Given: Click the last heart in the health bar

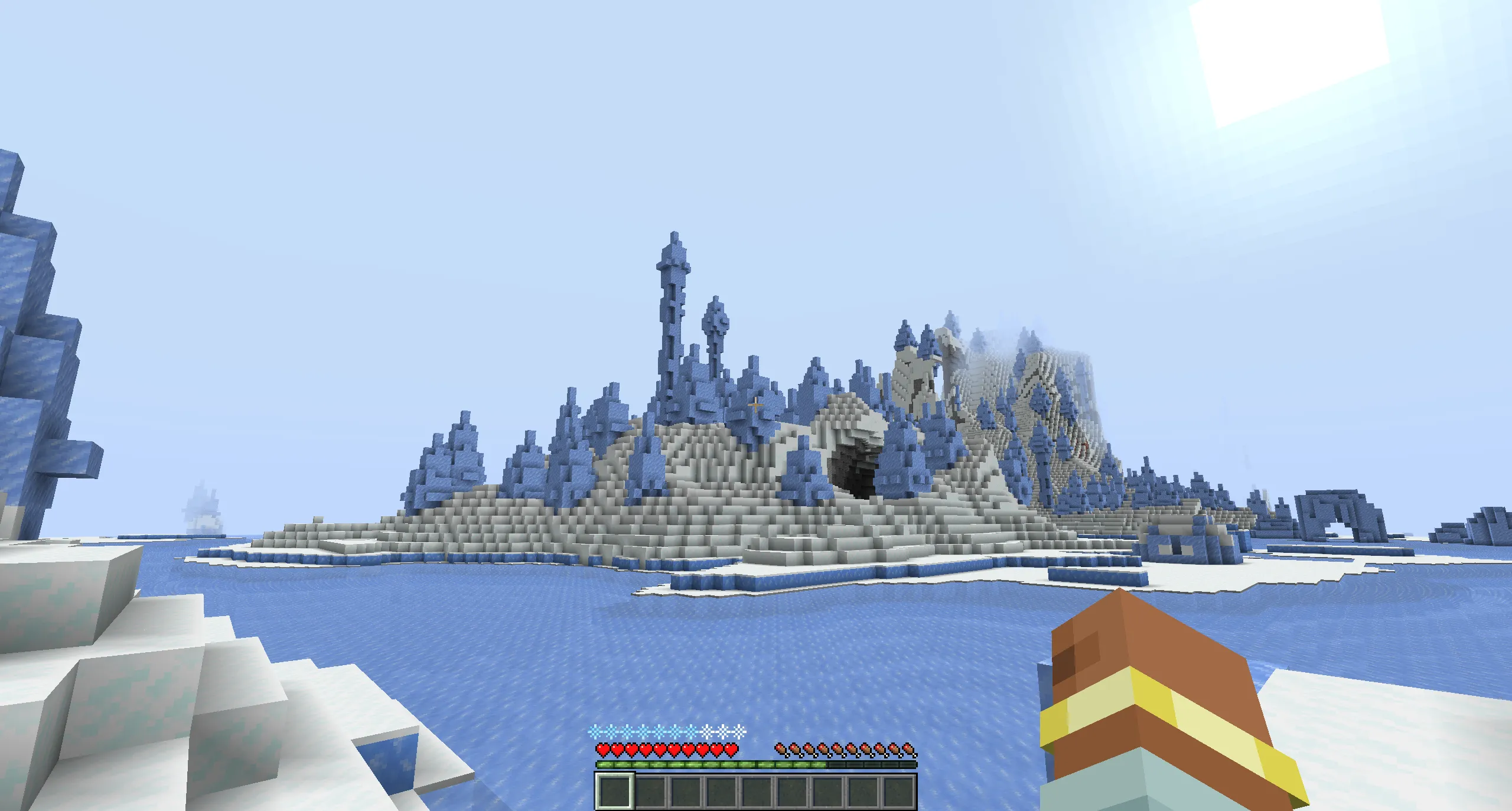Looking at the screenshot, I should click(x=731, y=750).
